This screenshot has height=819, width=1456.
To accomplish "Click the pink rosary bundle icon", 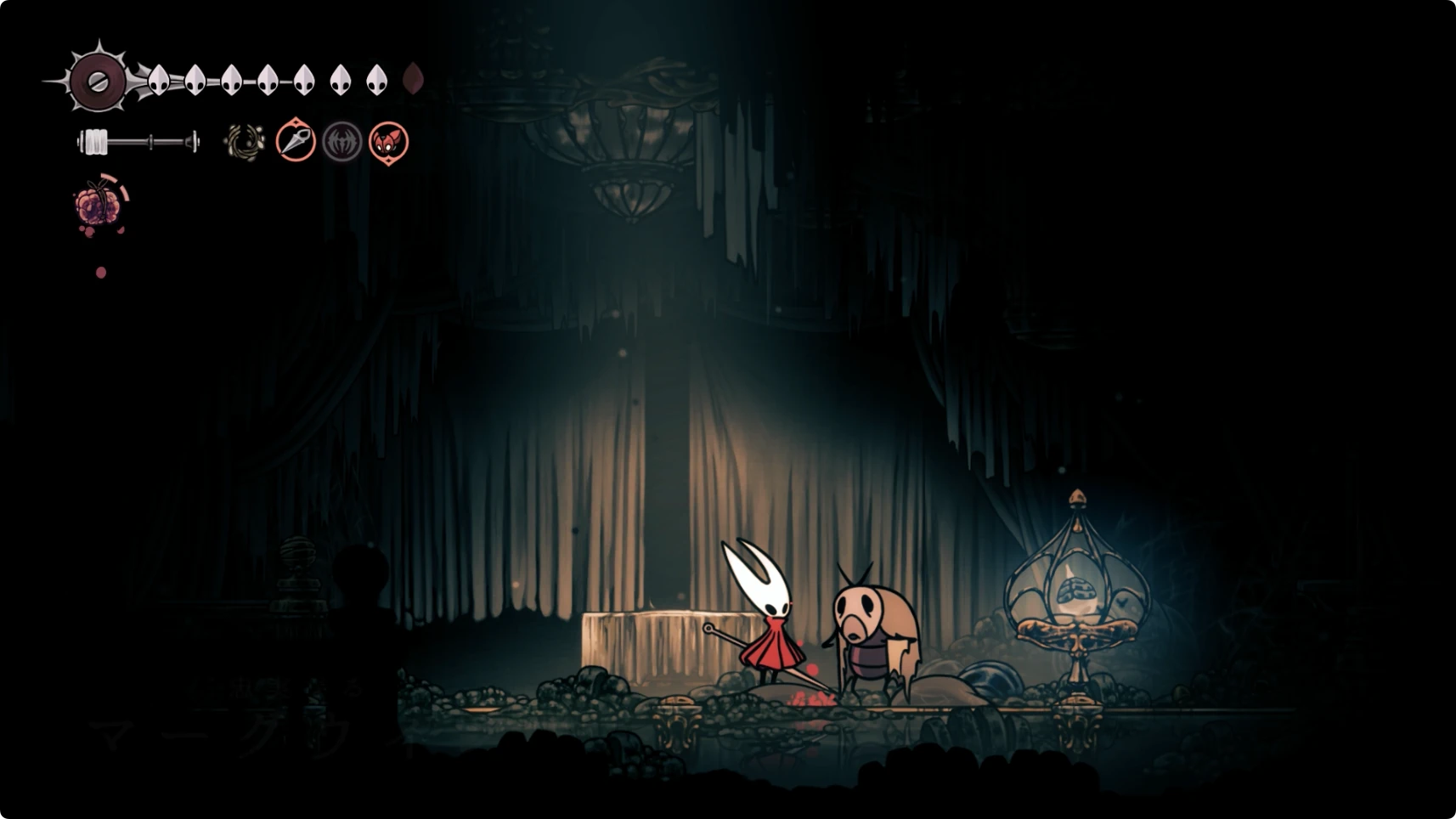I will [x=99, y=206].
